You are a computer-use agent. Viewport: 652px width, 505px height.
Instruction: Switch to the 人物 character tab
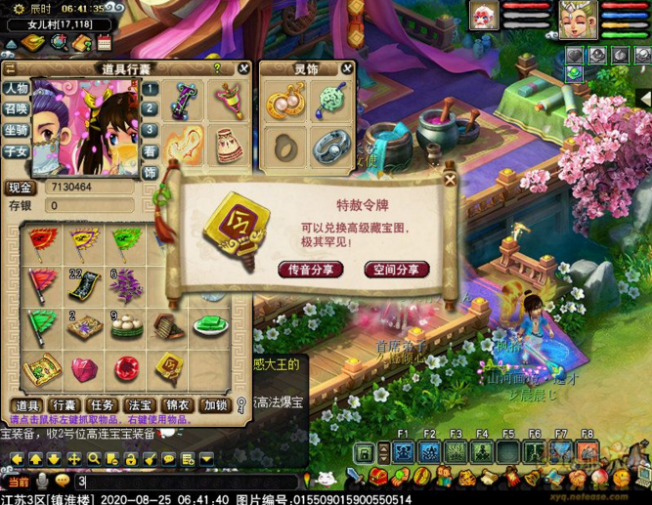pyautogui.click(x=15, y=89)
